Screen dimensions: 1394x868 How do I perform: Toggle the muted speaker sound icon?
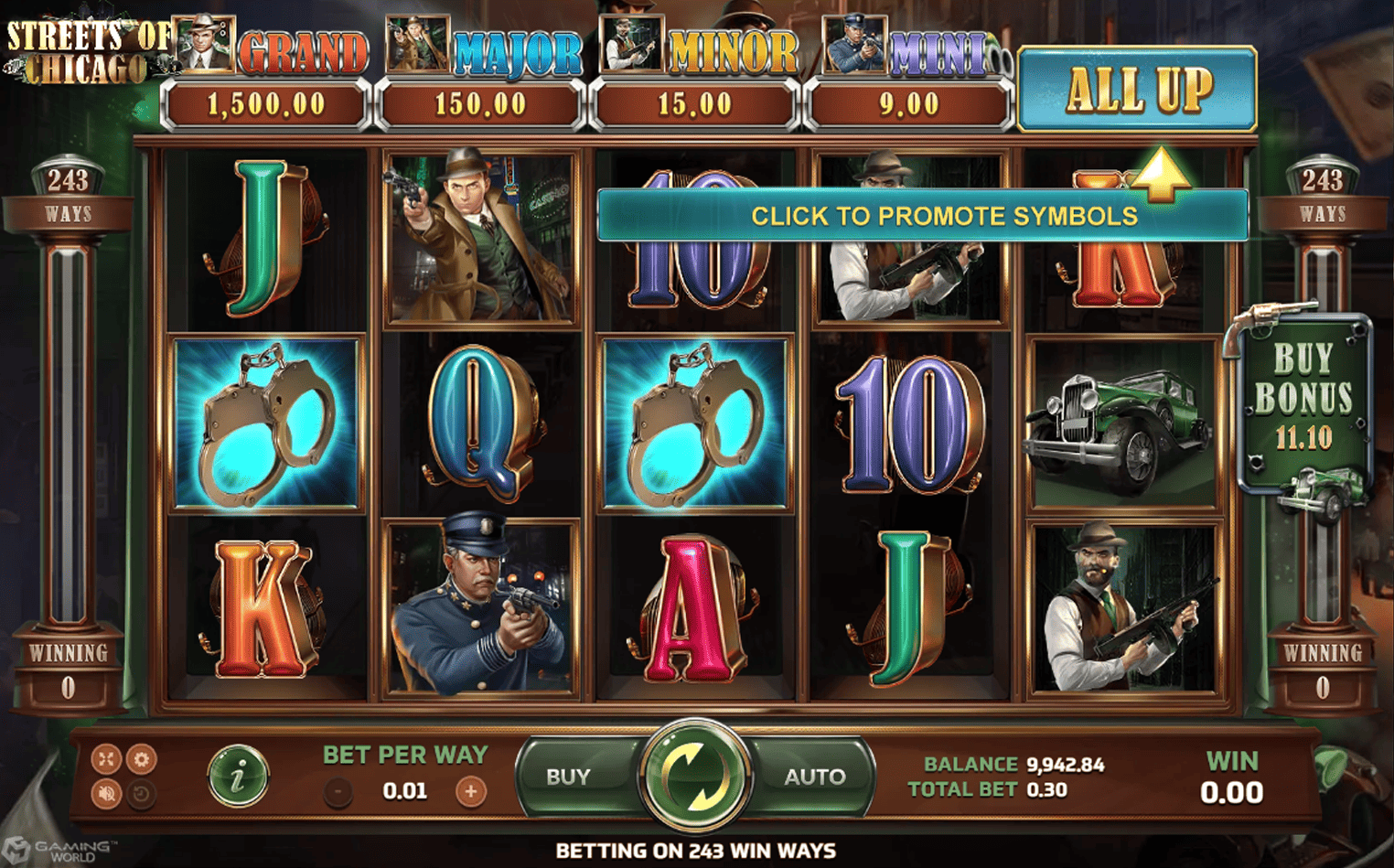106,794
